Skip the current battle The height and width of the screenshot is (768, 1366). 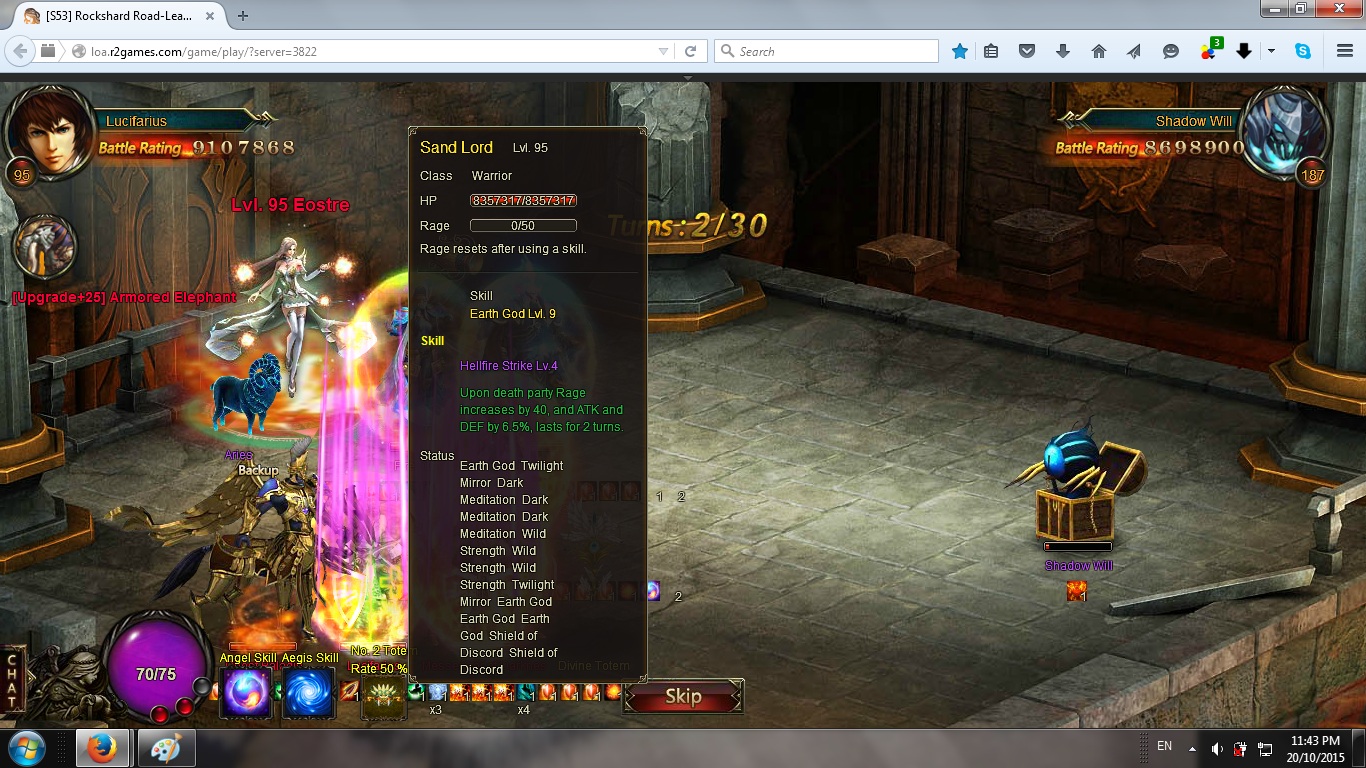(683, 697)
